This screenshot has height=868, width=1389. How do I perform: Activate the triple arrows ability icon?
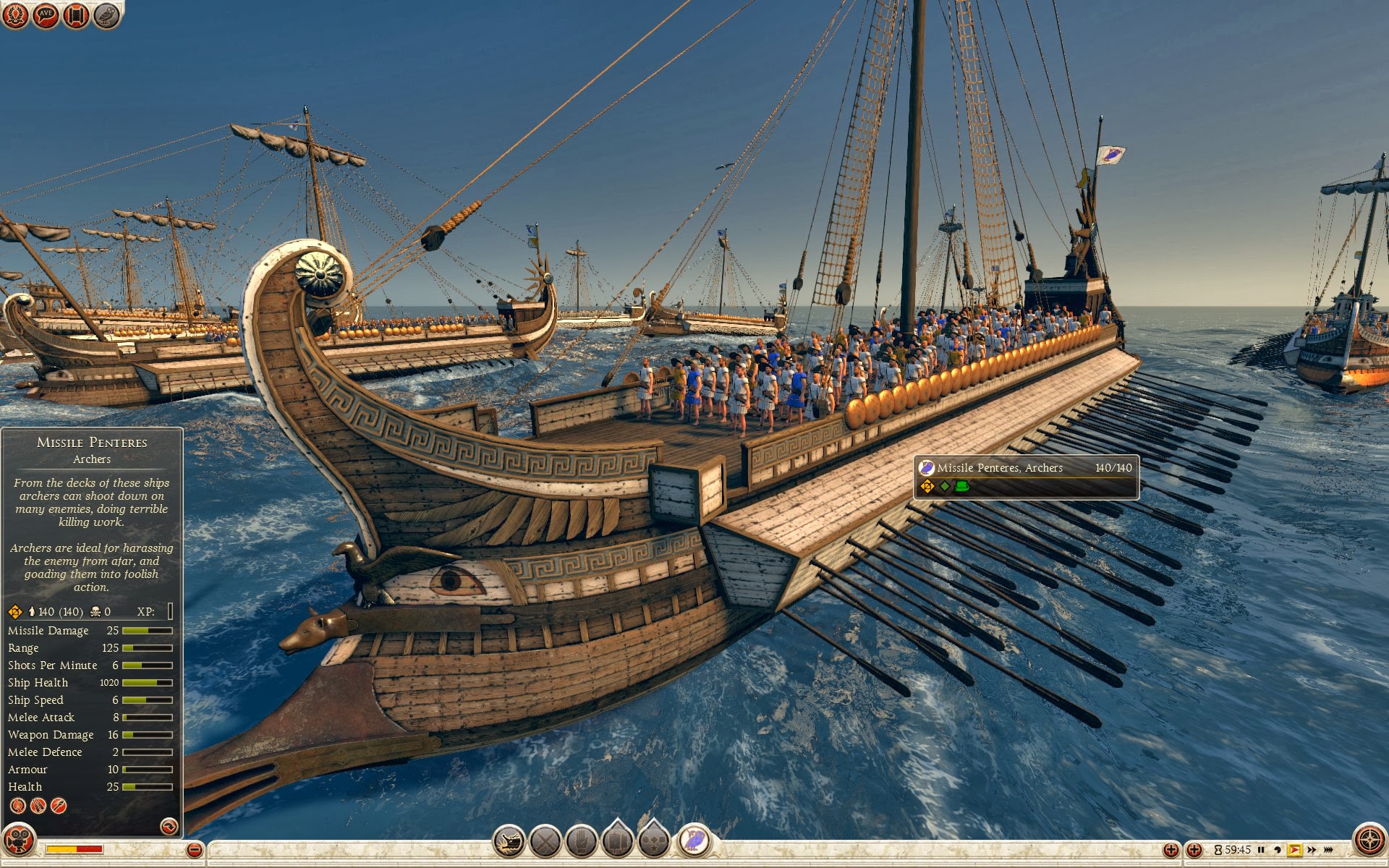[x=38, y=805]
